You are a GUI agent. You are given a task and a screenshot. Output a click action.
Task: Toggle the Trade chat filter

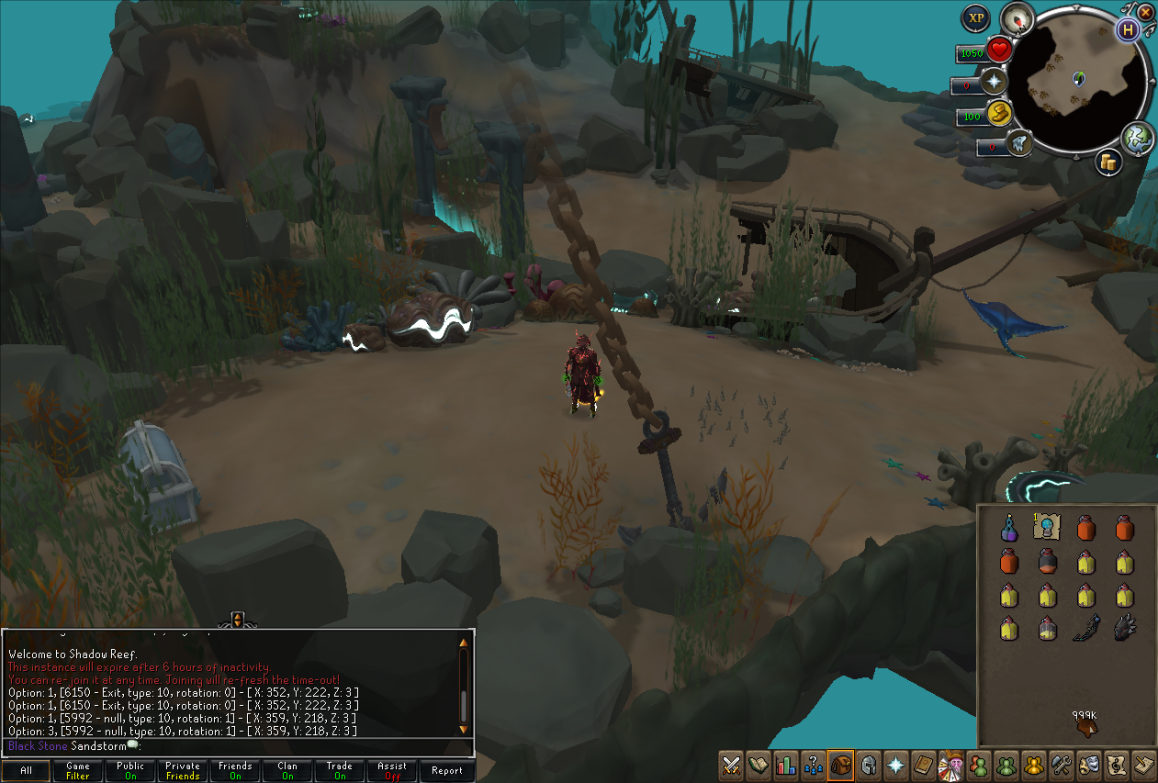(339, 771)
